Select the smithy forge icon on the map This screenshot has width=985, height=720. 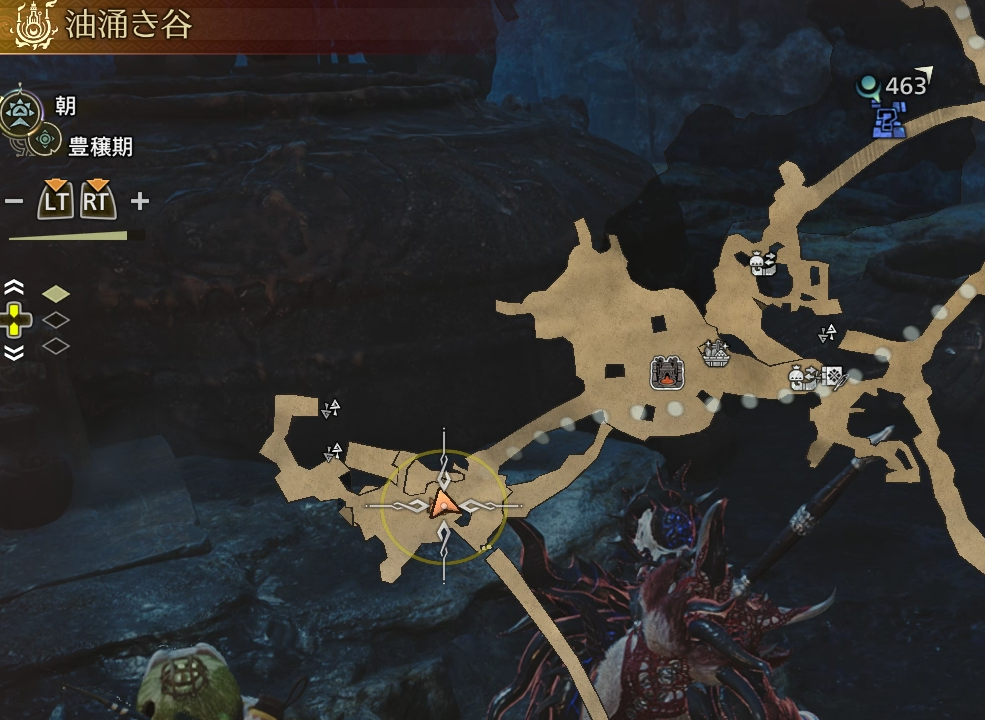point(667,372)
